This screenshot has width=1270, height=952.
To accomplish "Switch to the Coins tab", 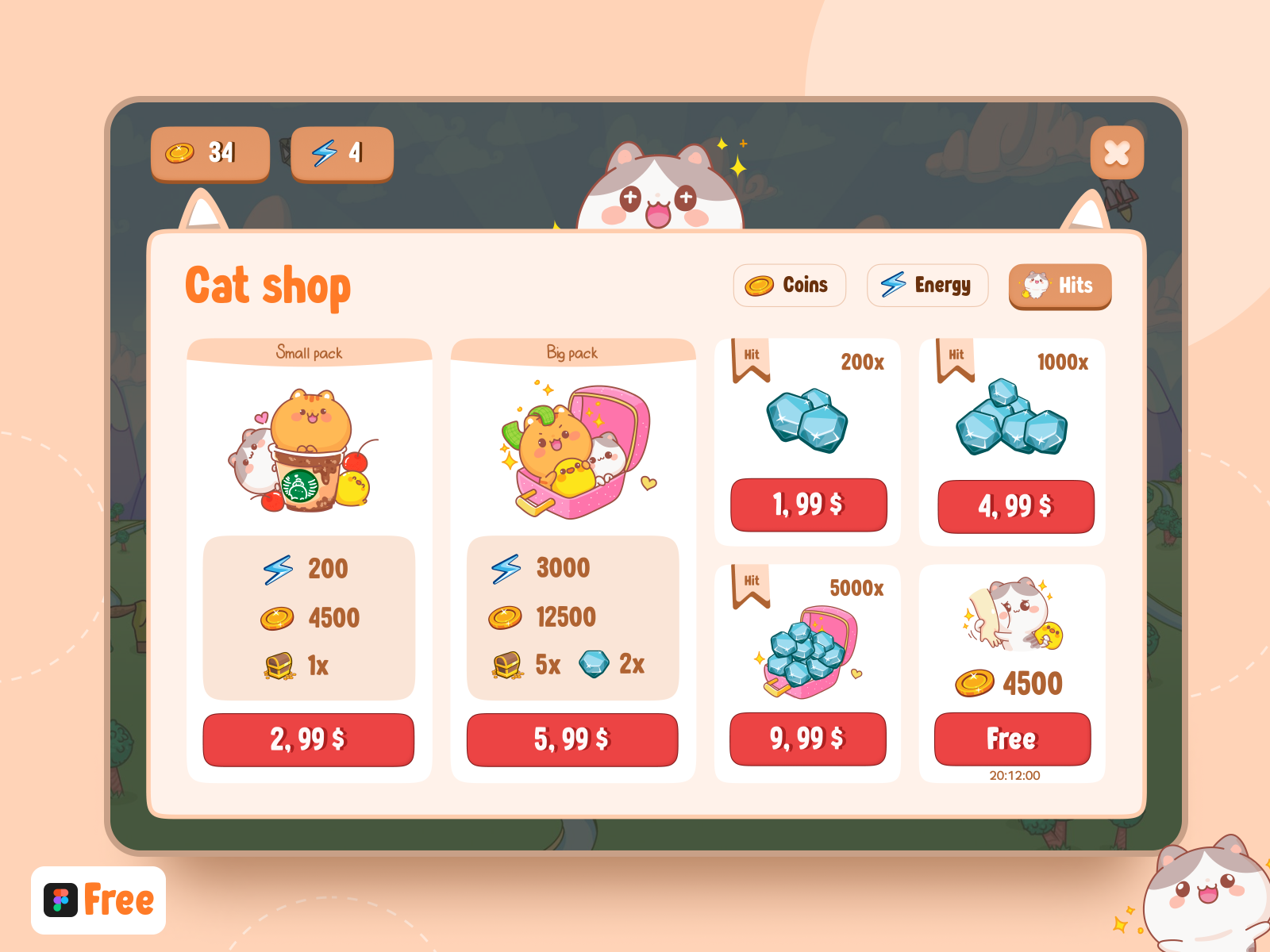I will pos(790,286).
